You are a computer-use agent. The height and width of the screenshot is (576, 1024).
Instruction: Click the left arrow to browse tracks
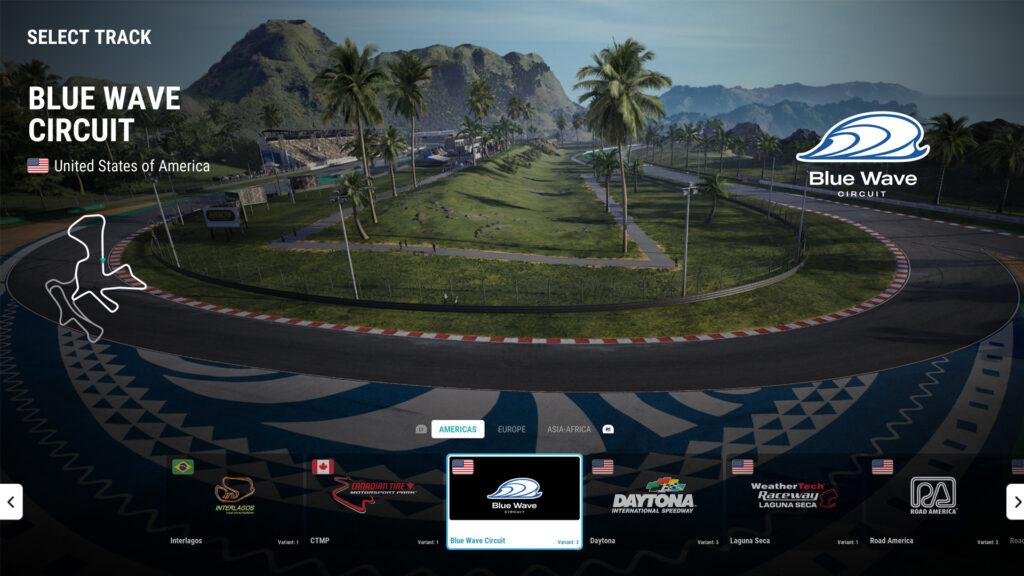click(x=11, y=502)
